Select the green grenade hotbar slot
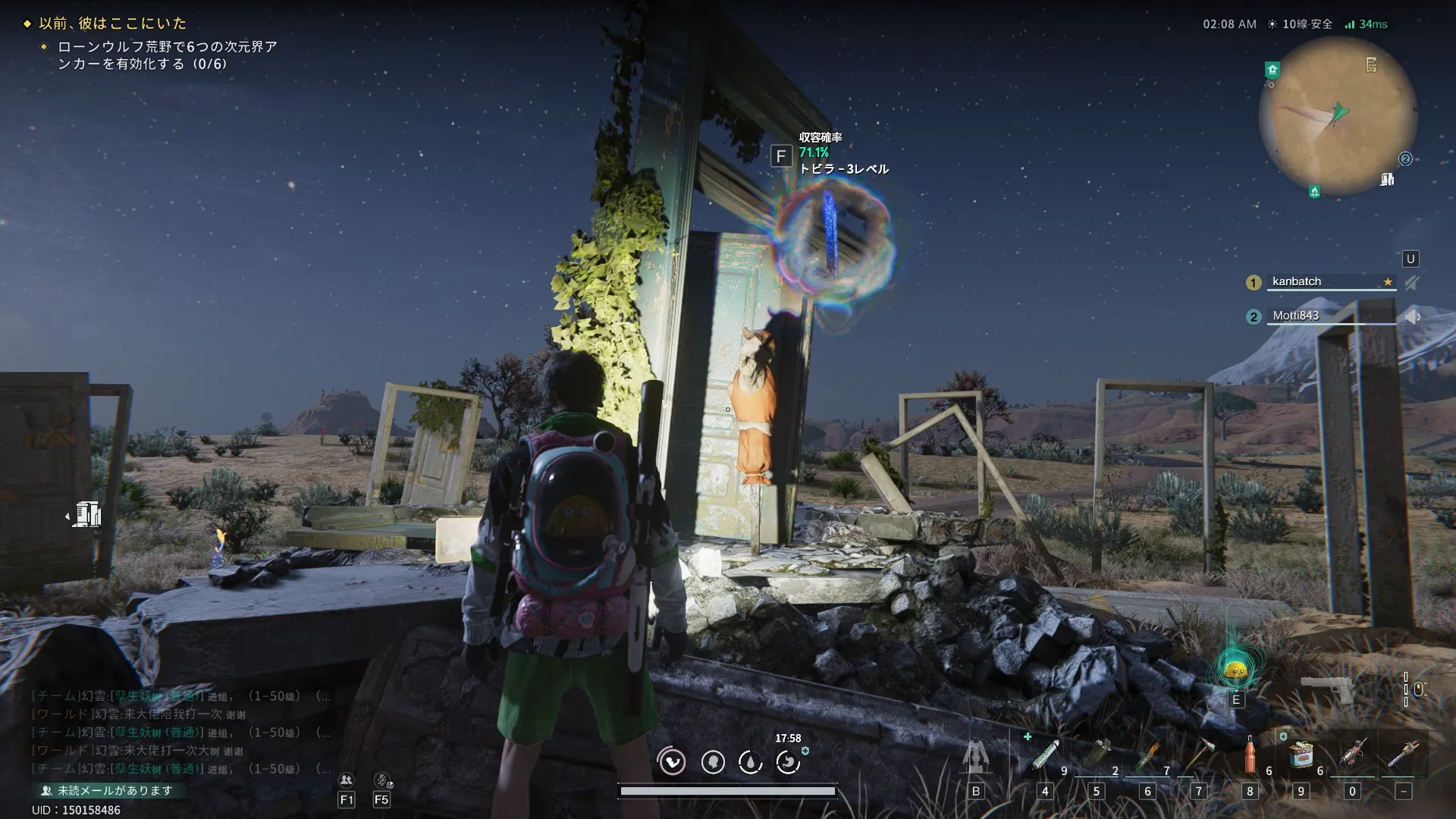Image resolution: width=1456 pixels, height=819 pixels. coord(1097,756)
